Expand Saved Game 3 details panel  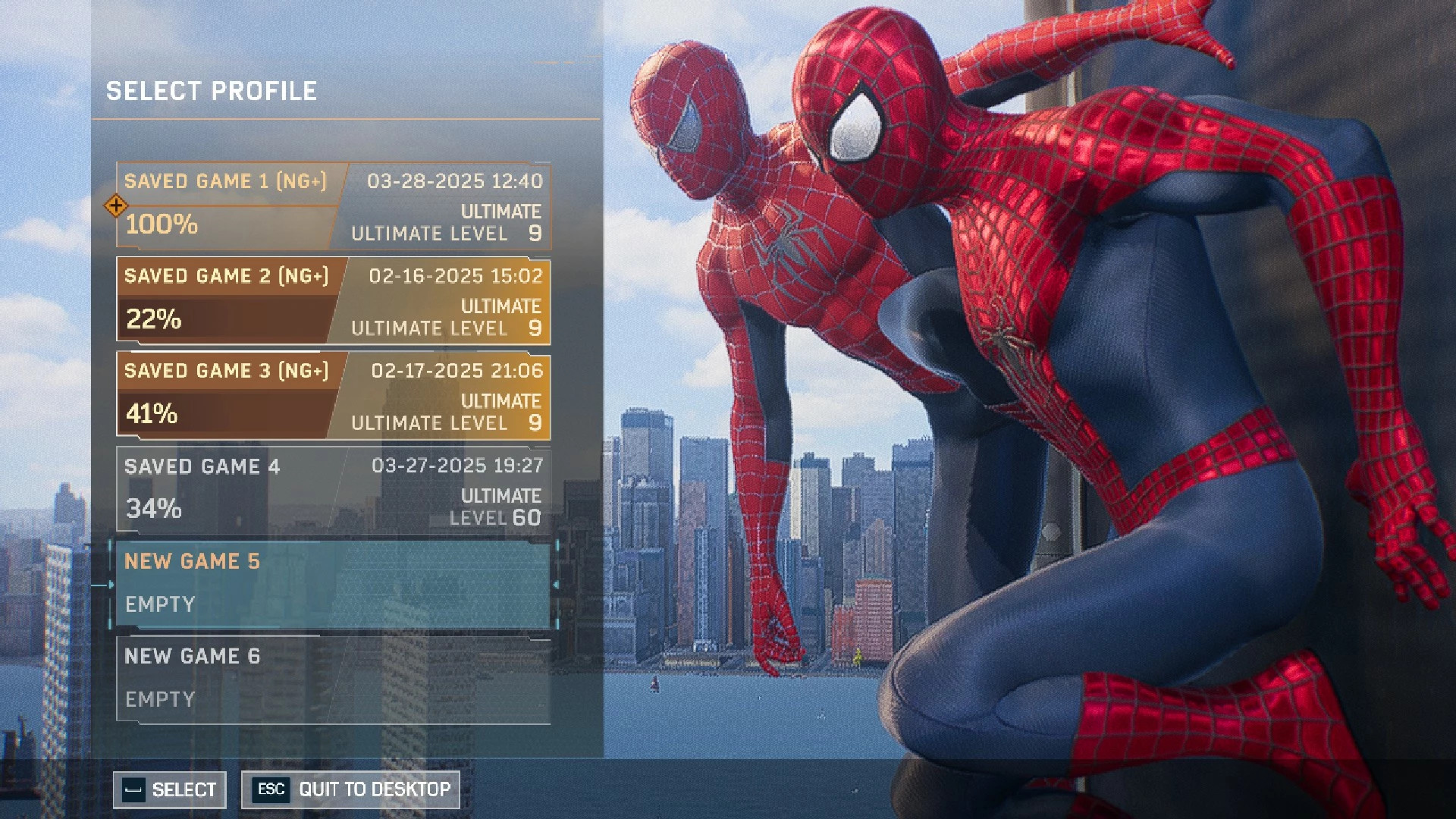334,397
